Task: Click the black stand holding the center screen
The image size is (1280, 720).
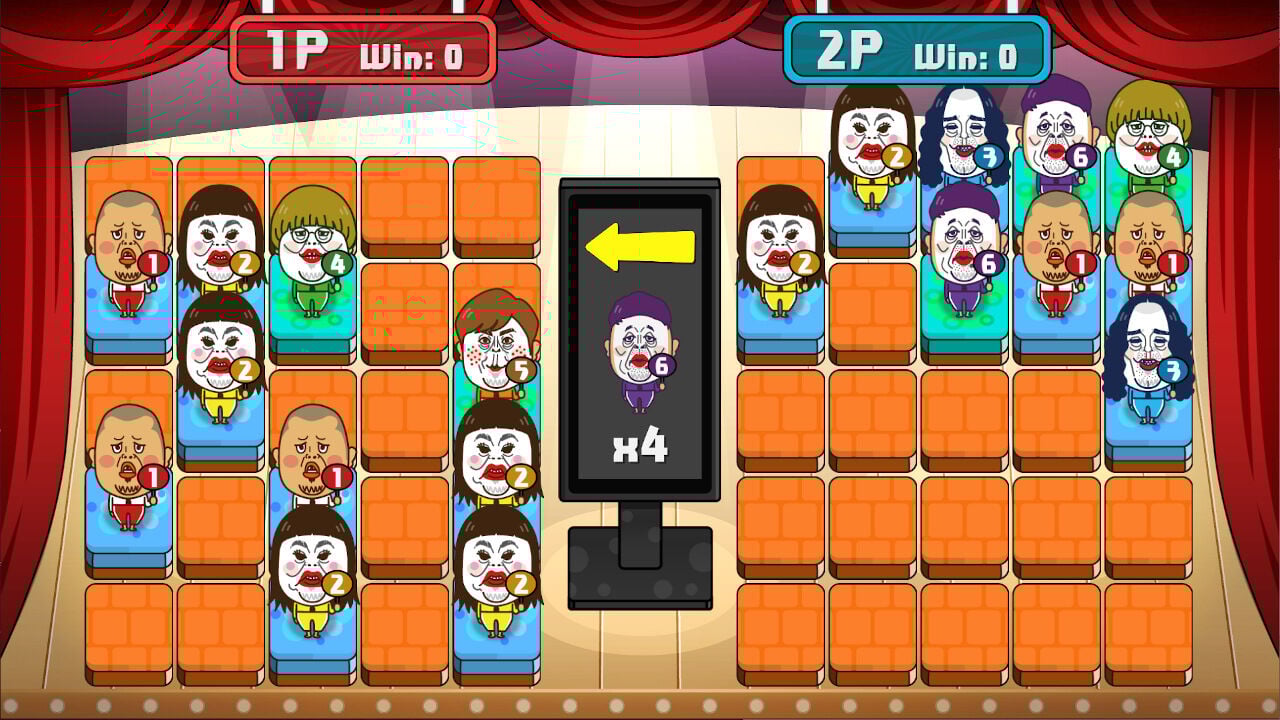Action: [640, 565]
